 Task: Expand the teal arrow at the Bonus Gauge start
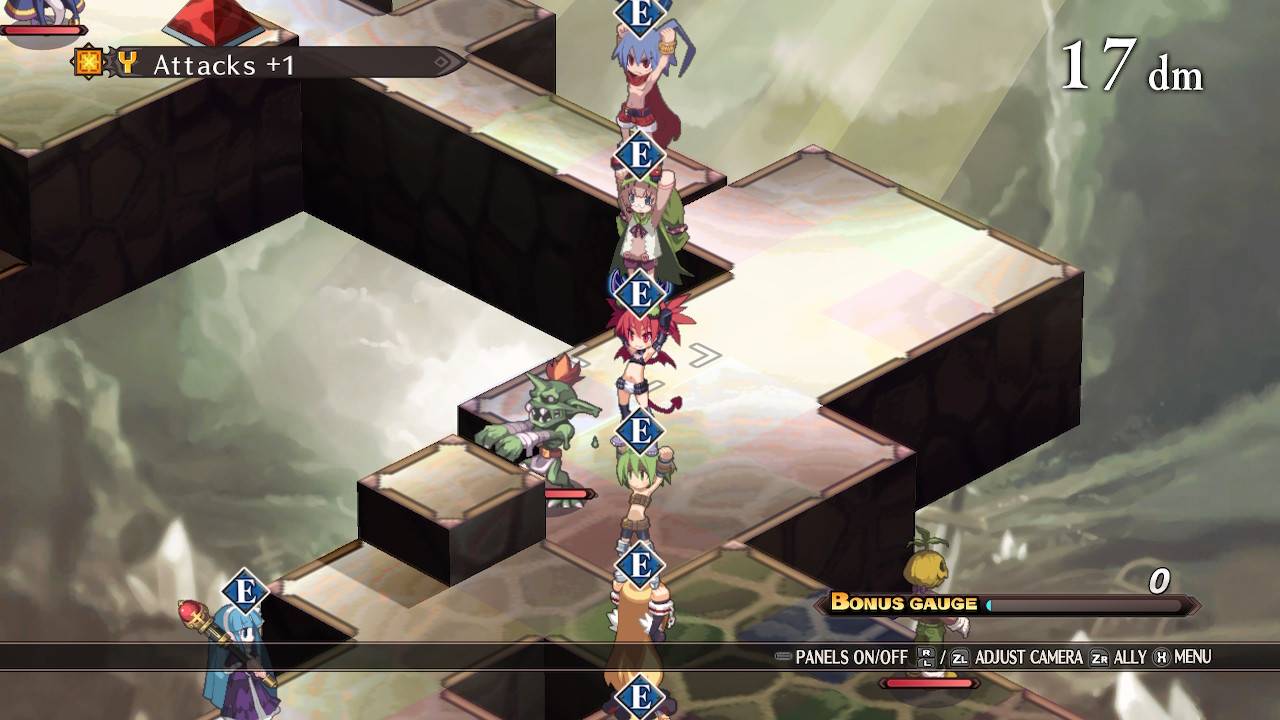click(988, 604)
